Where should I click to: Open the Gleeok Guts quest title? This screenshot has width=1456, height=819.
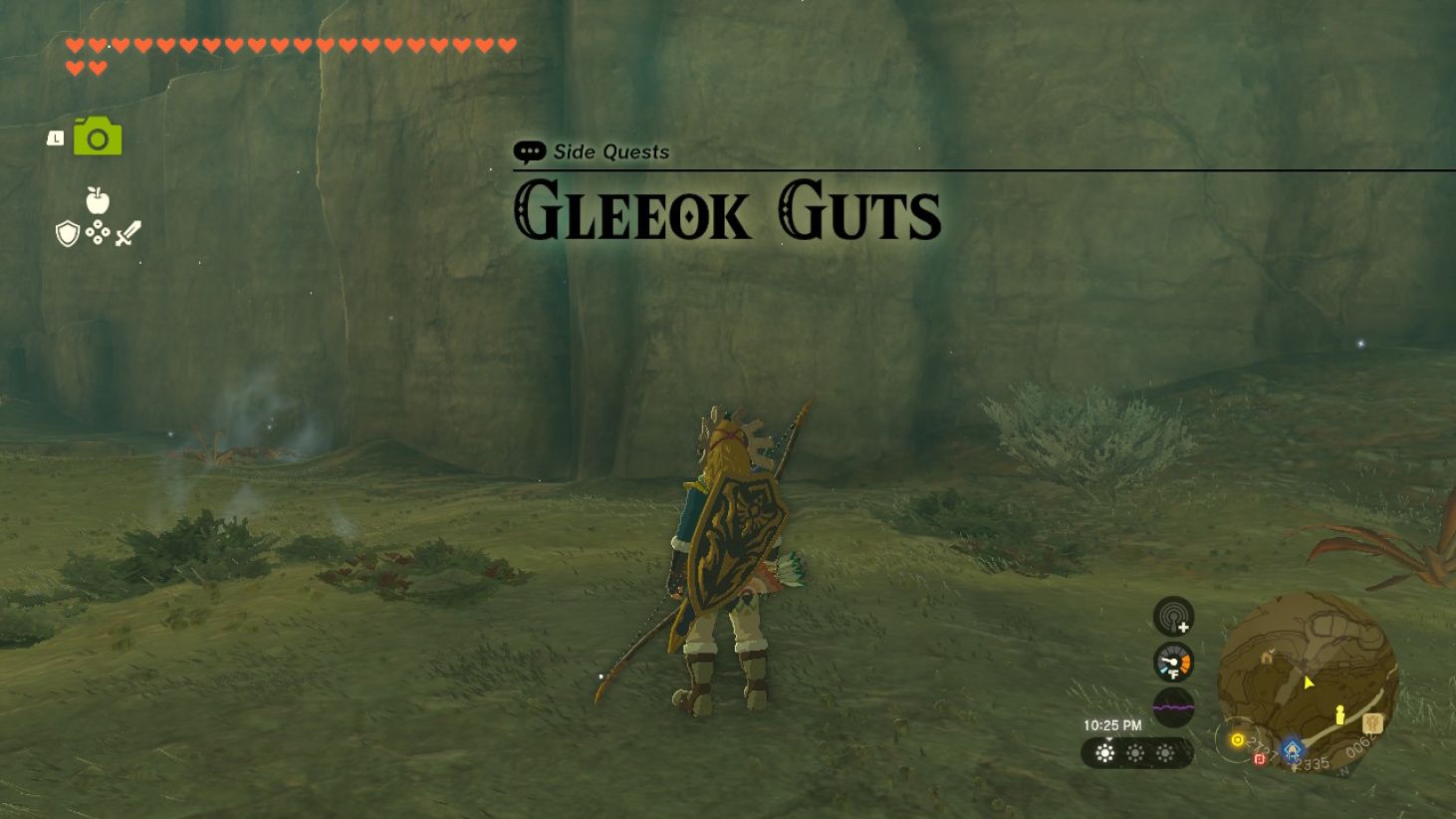[x=726, y=211]
